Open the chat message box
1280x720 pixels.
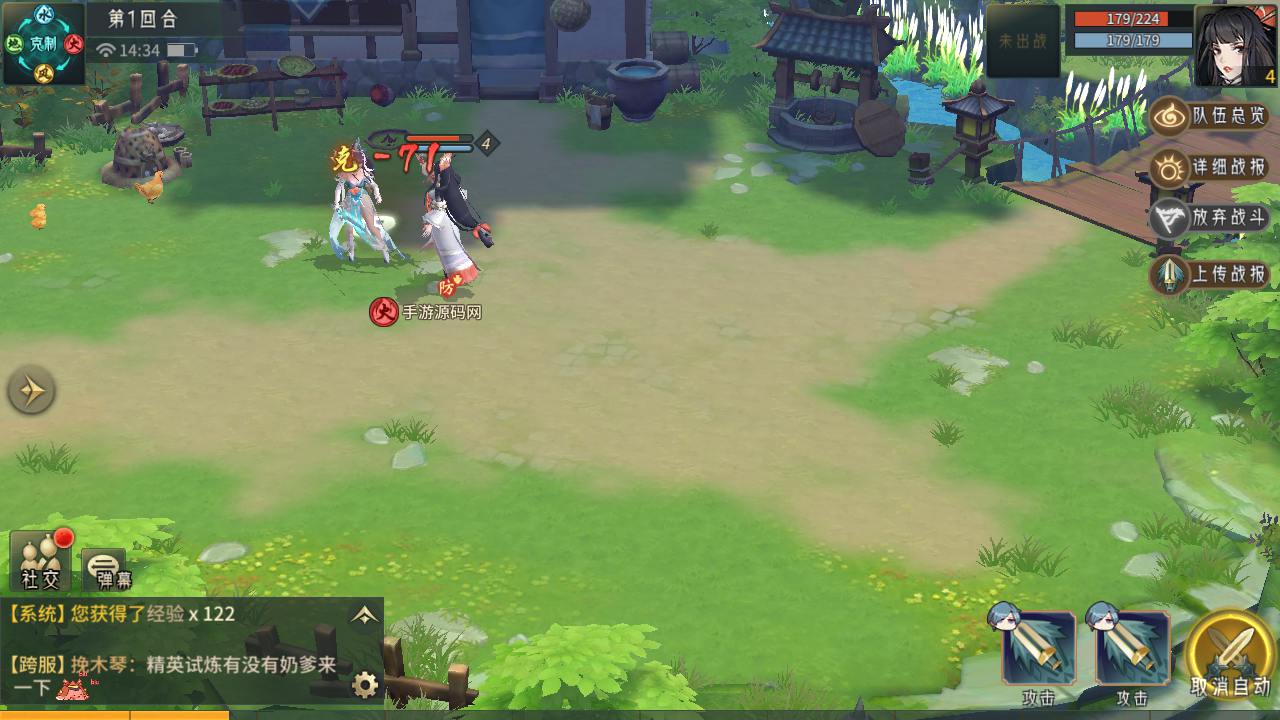tap(180, 650)
